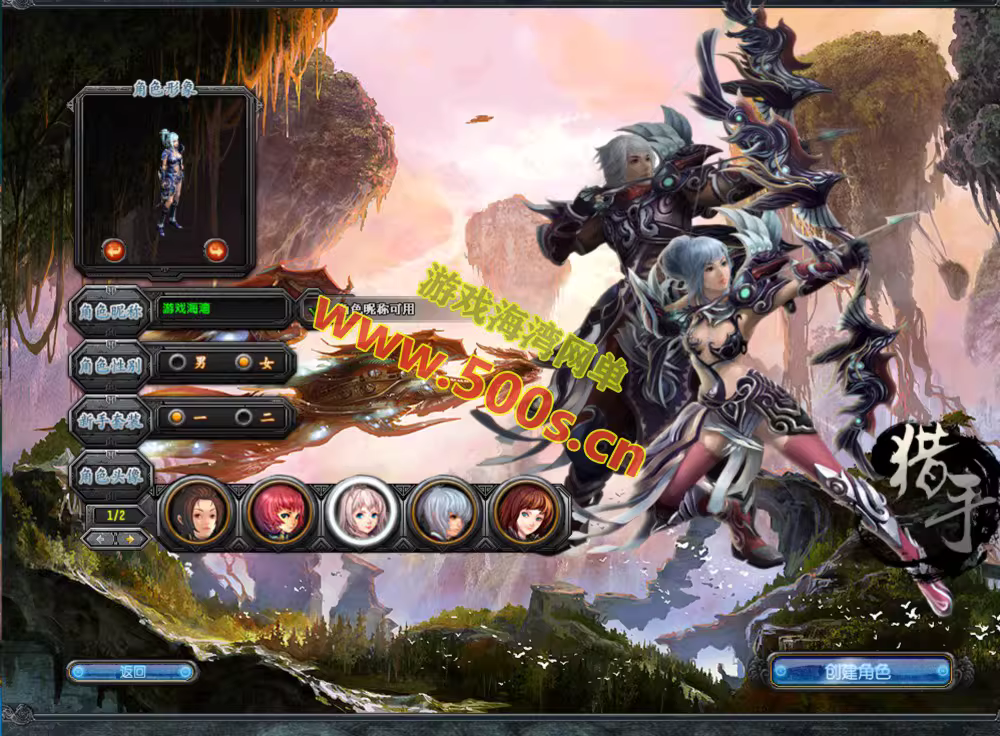Click the 创建角色 create character button
This screenshot has height=736, width=1000.
tap(859, 672)
